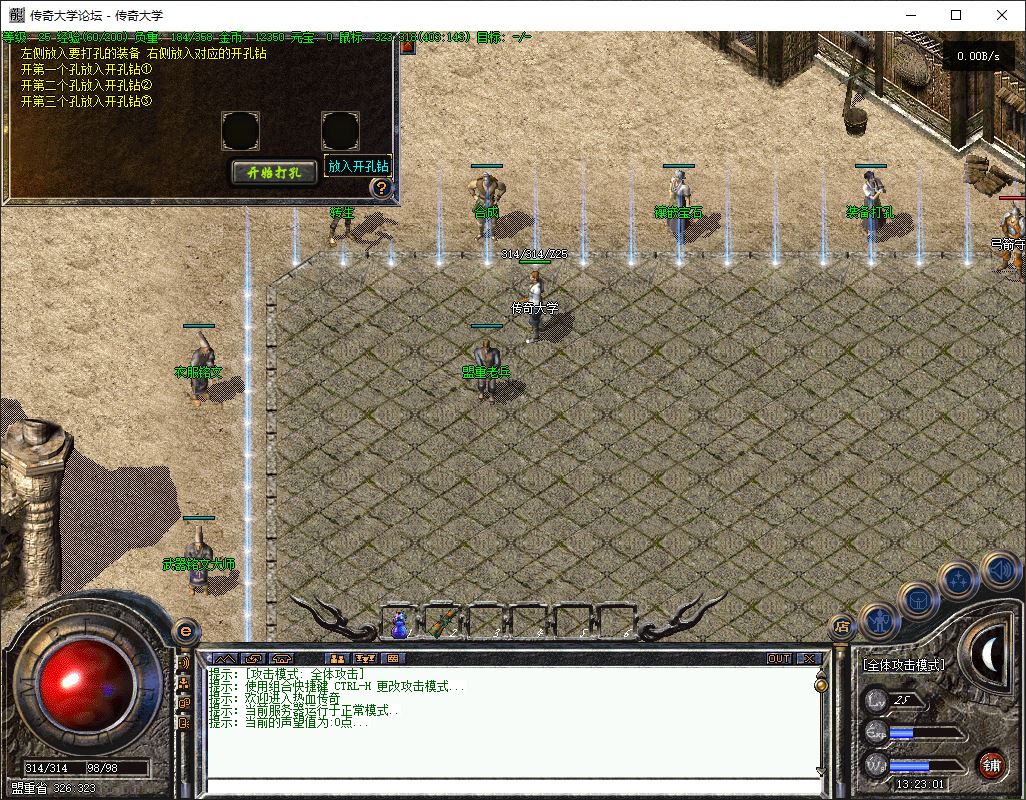Start punching with the 开始打孔 button

coord(274,172)
